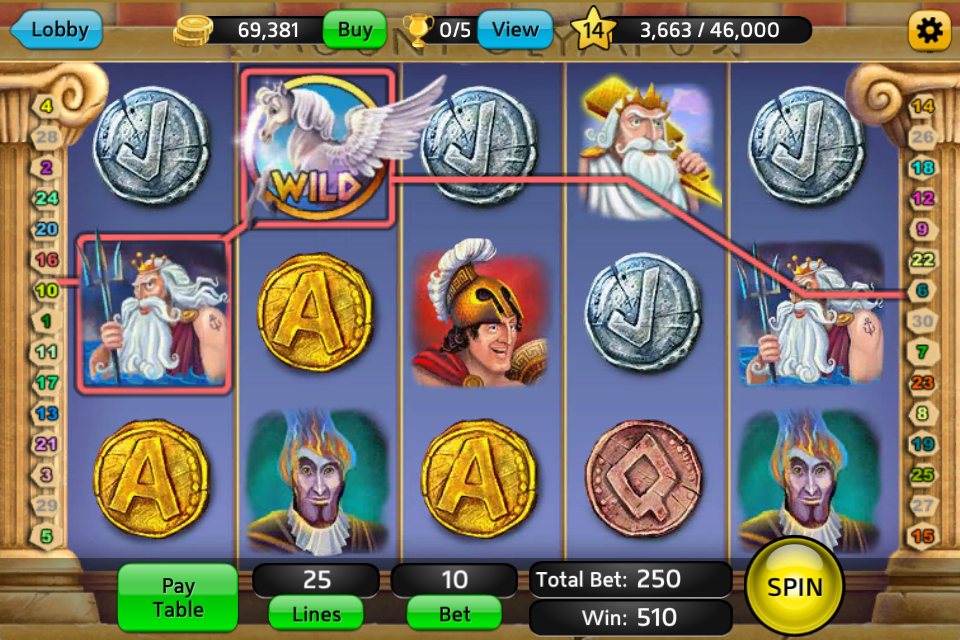Select payline number 4 marker
The height and width of the screenshot is (640, 960).
(46, 104)
